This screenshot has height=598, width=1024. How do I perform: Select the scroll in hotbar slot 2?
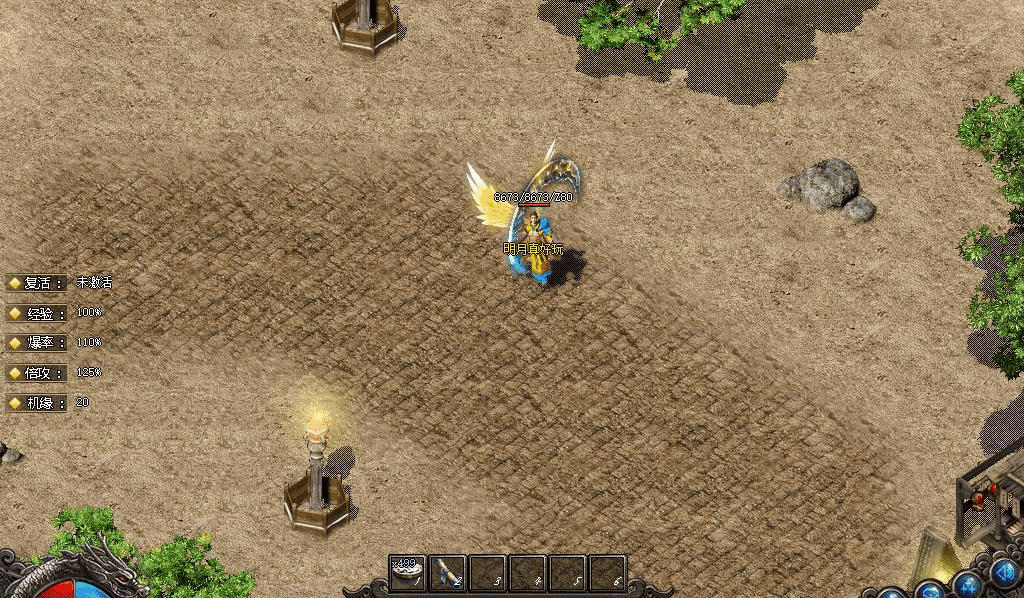(x=447, y=573)
